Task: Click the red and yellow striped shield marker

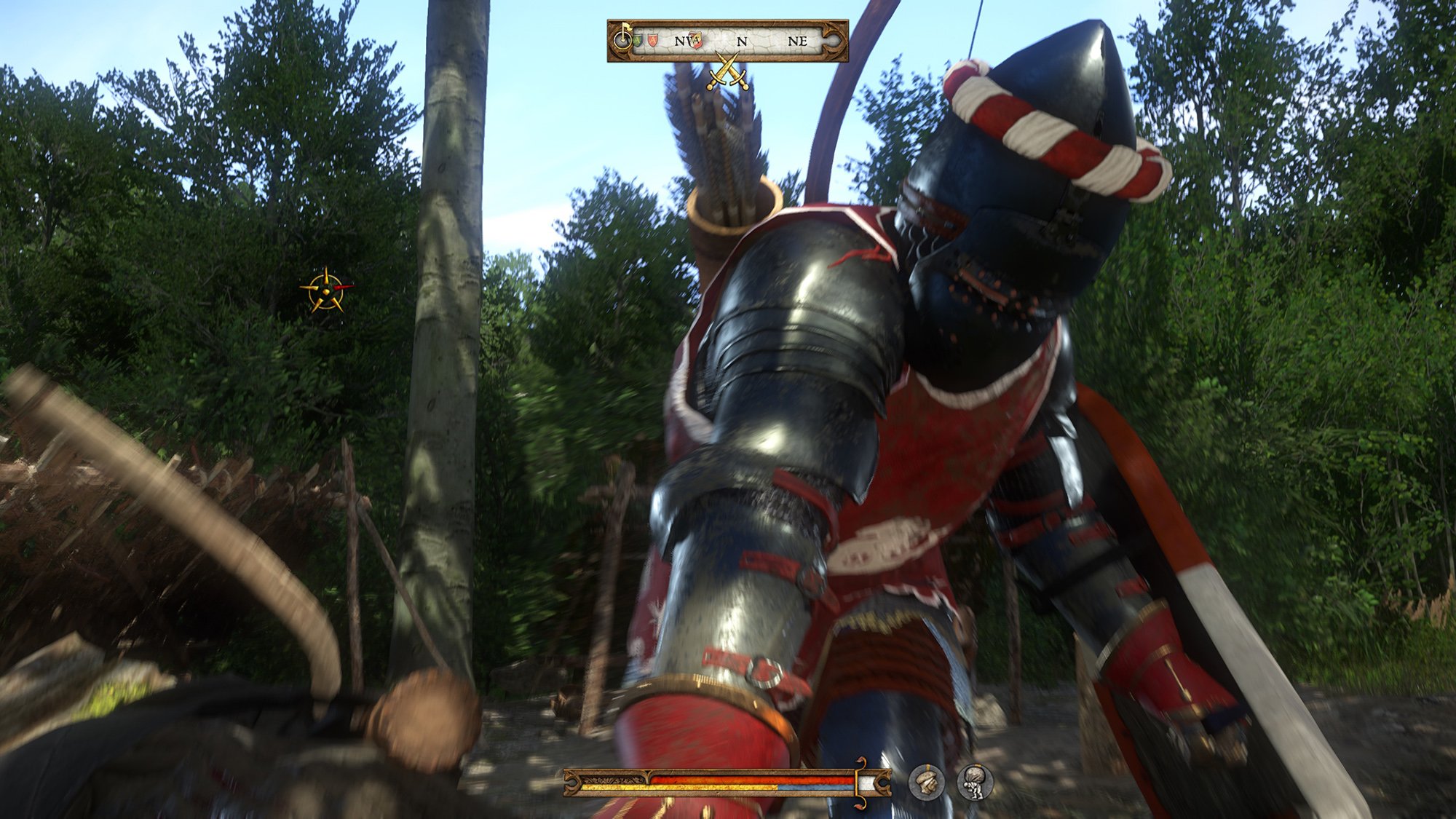Action: coord(697,41)
